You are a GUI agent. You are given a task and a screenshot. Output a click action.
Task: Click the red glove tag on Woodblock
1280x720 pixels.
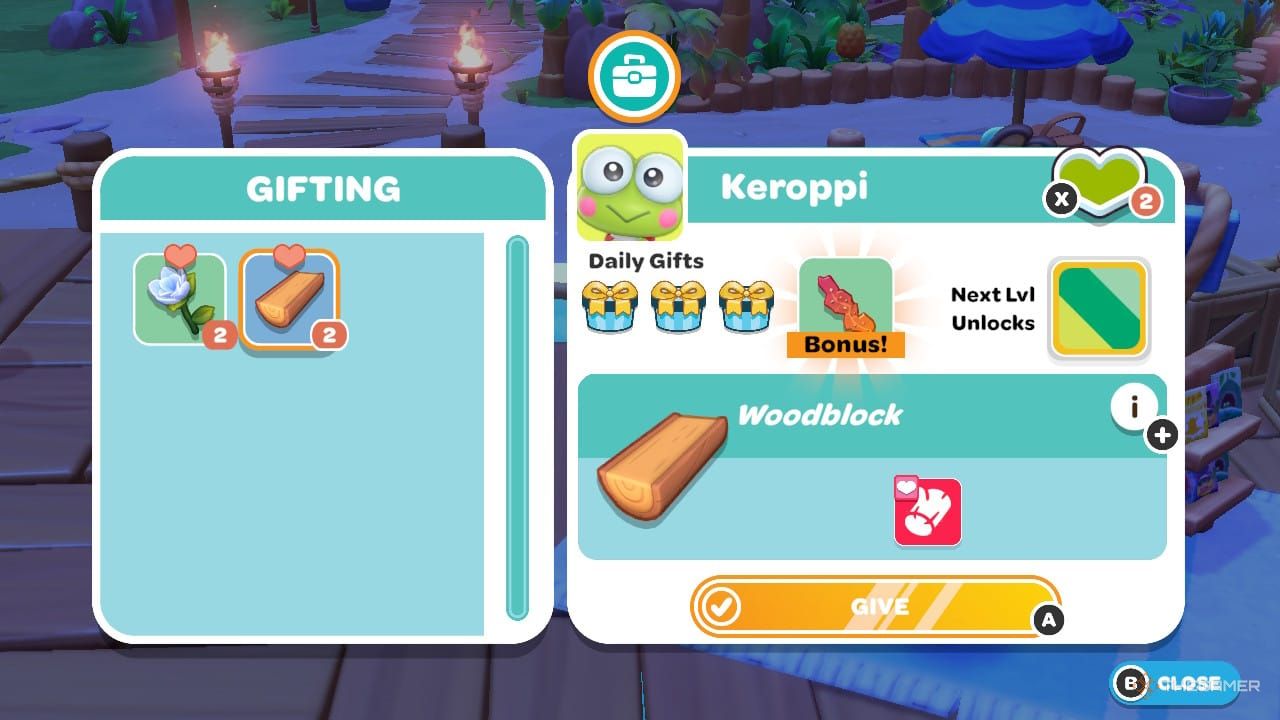927,512
